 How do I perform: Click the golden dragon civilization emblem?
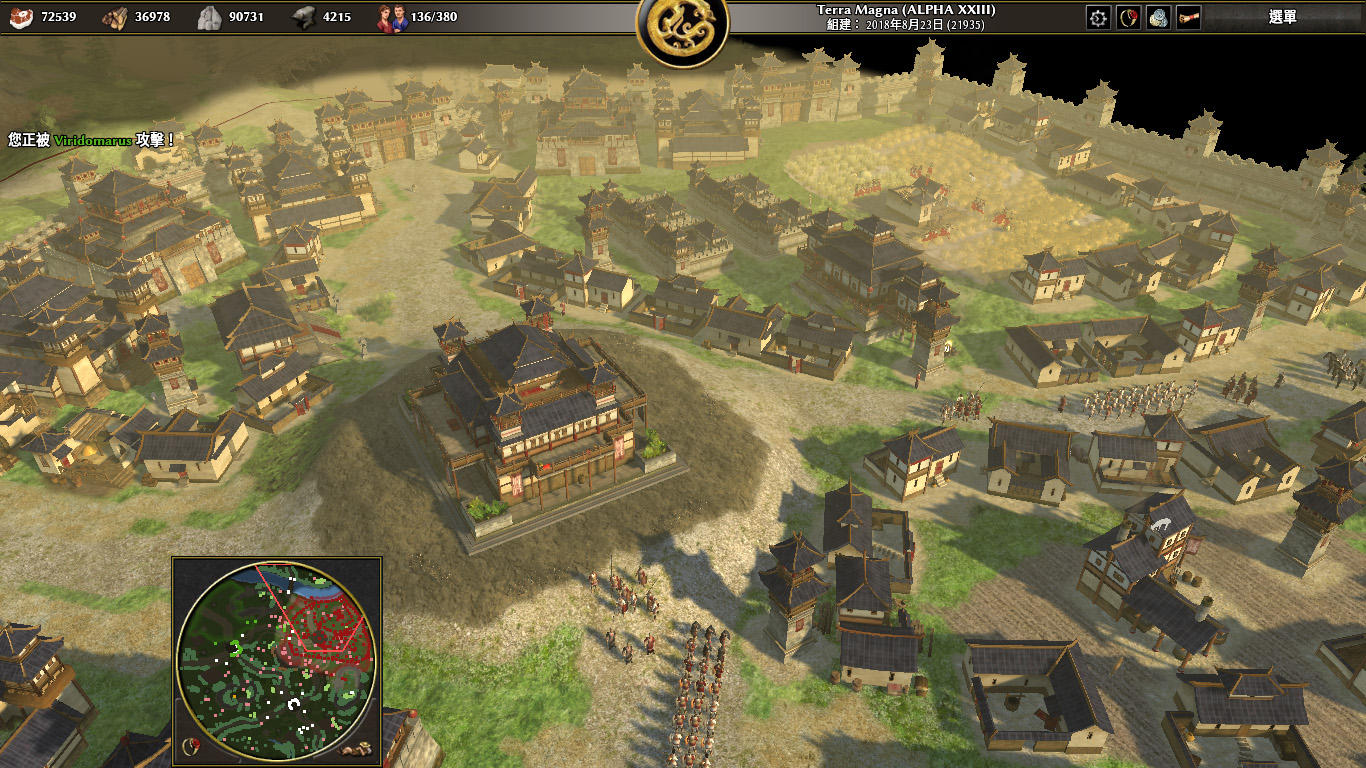[x=683, y=30]
